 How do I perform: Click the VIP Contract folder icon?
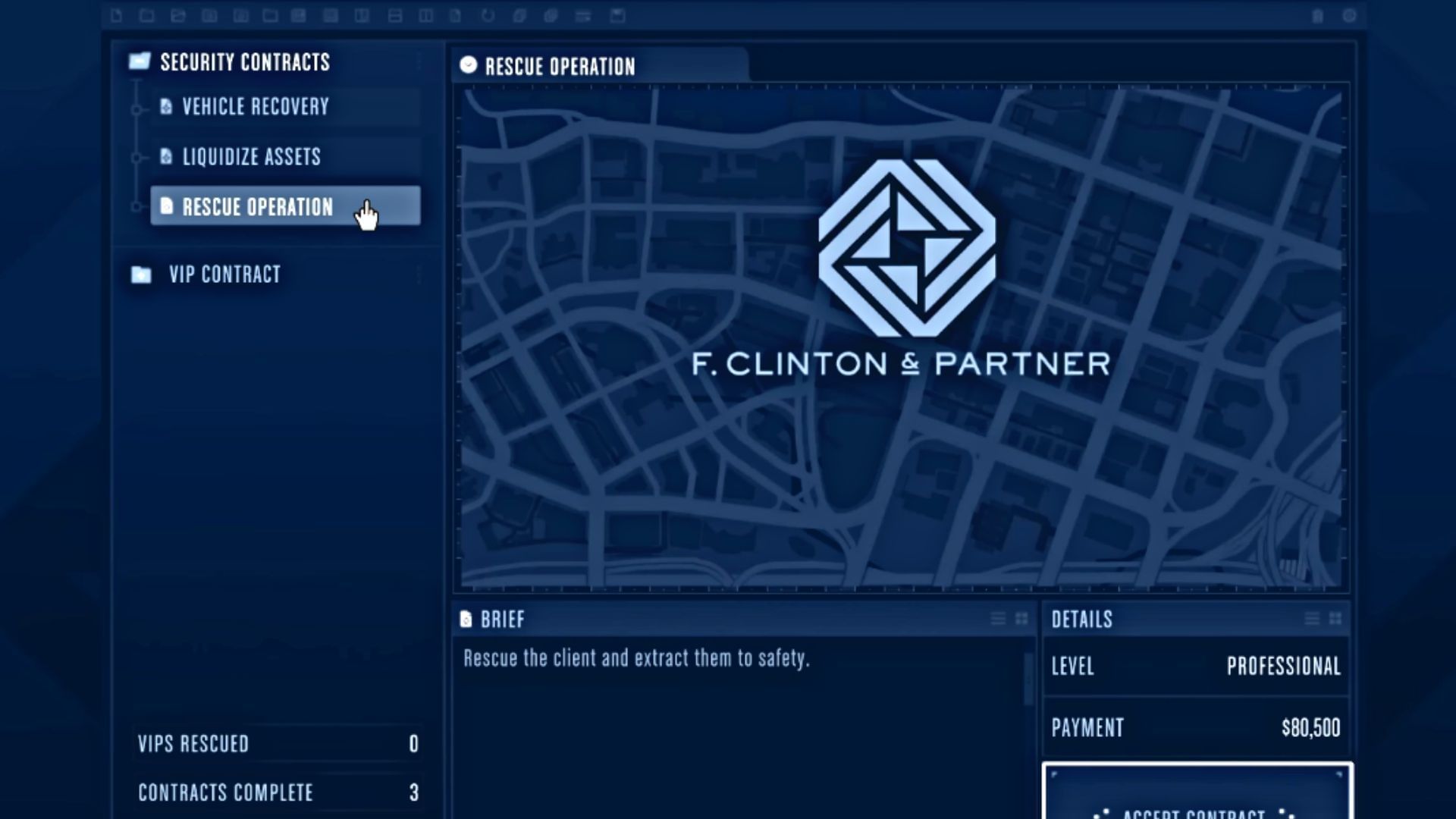[139, 275]
